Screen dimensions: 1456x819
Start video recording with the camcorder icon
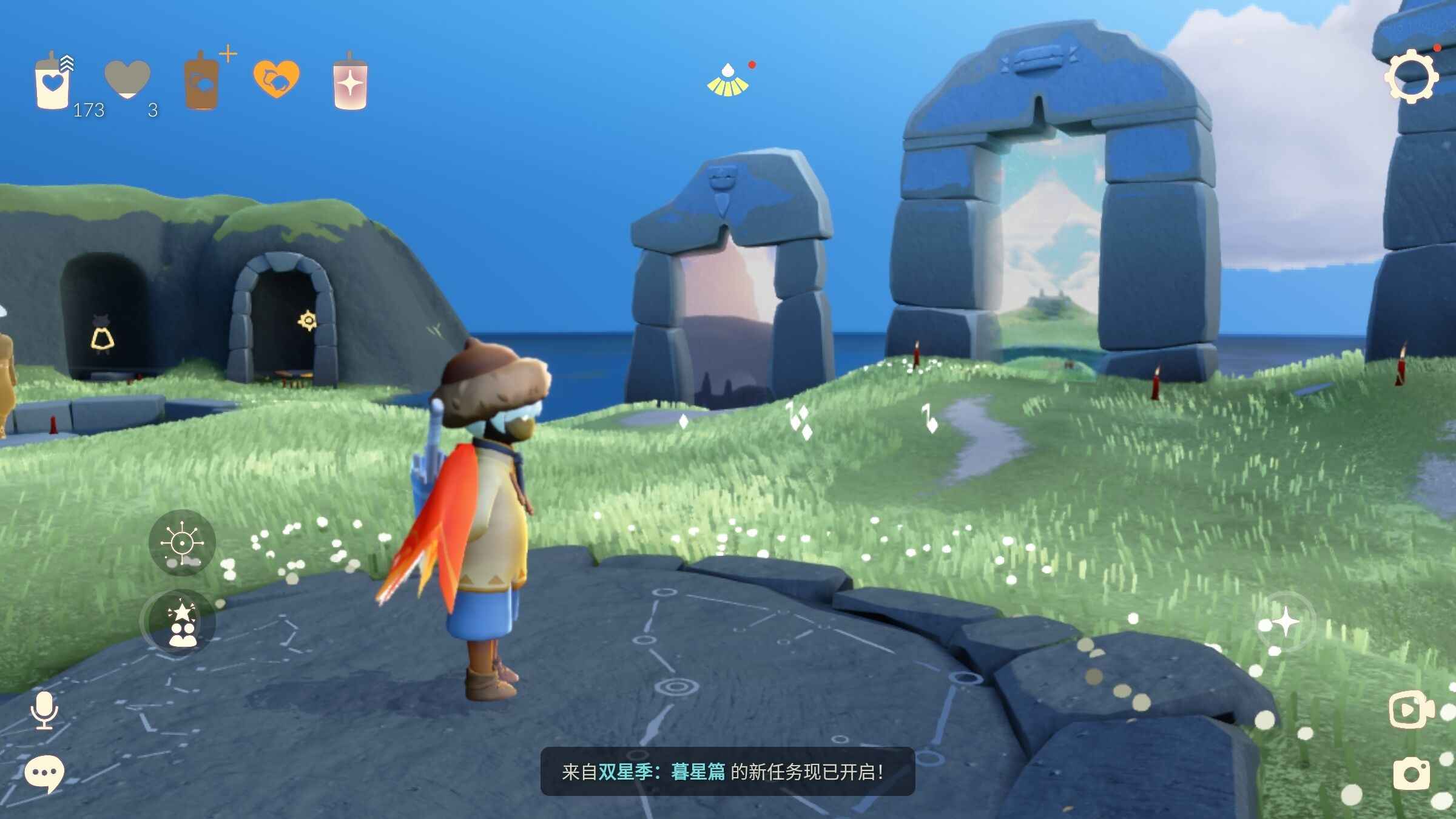[1411, 709]
